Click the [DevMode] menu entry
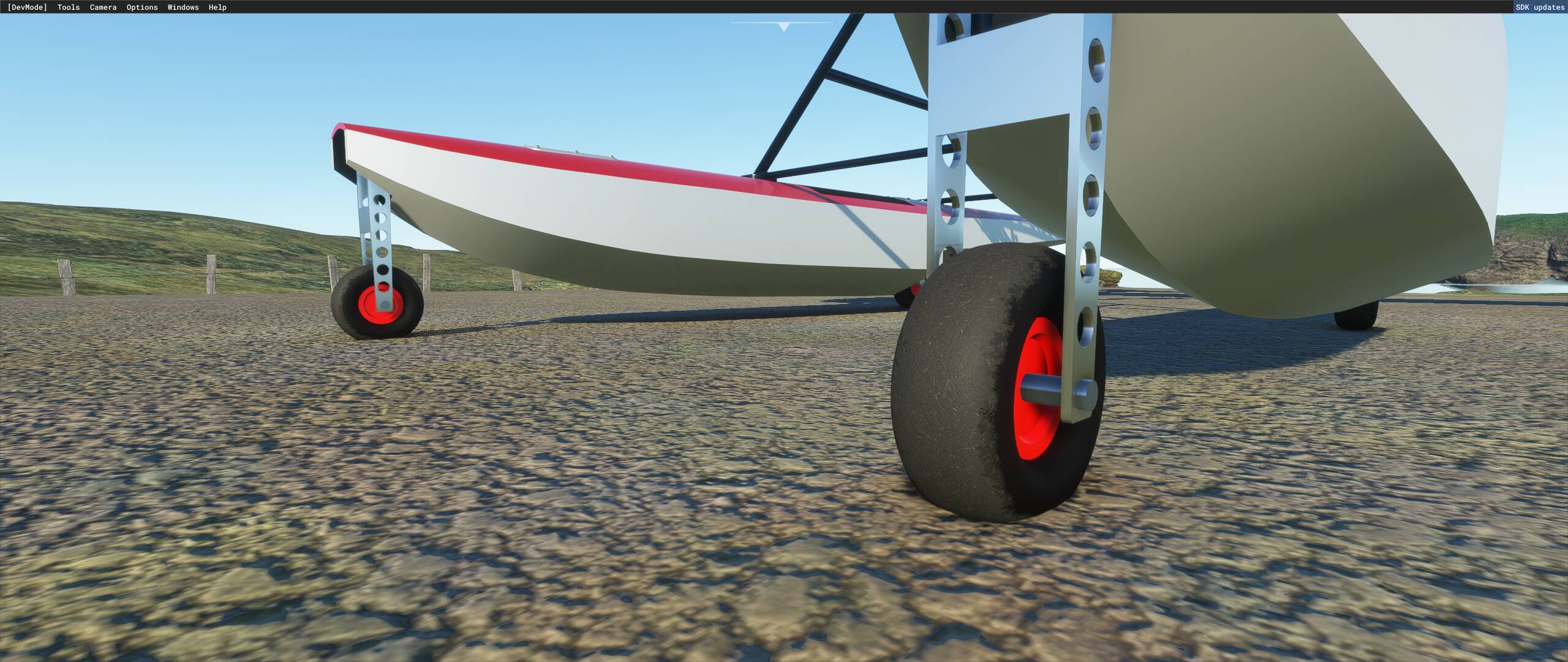This screenshot has height=662, width=1568. tap(27, 7)
